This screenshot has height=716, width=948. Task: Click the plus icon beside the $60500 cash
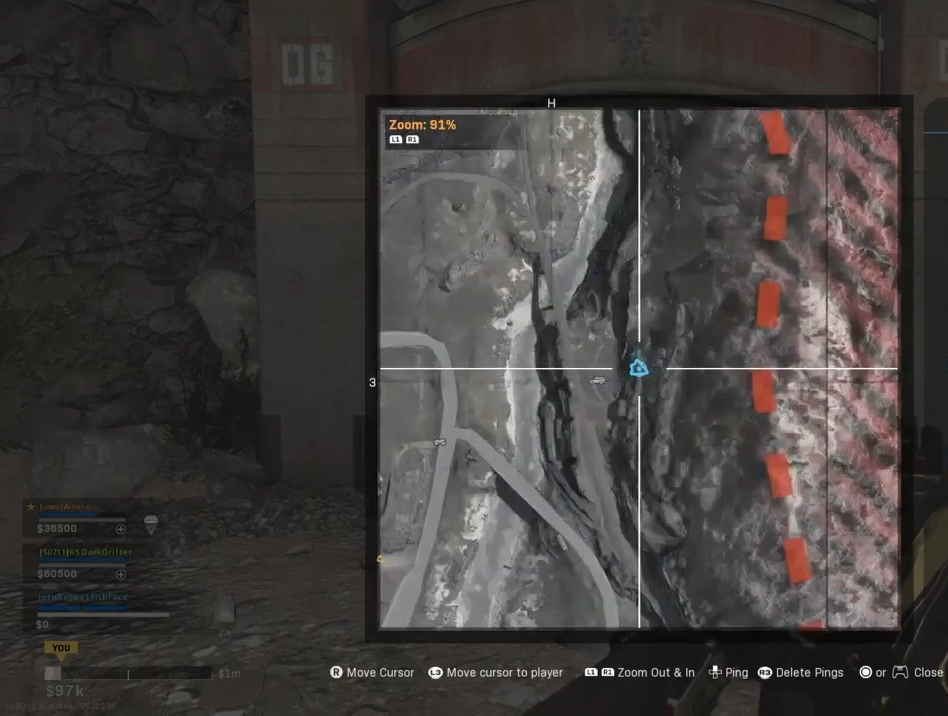[121, 574]
